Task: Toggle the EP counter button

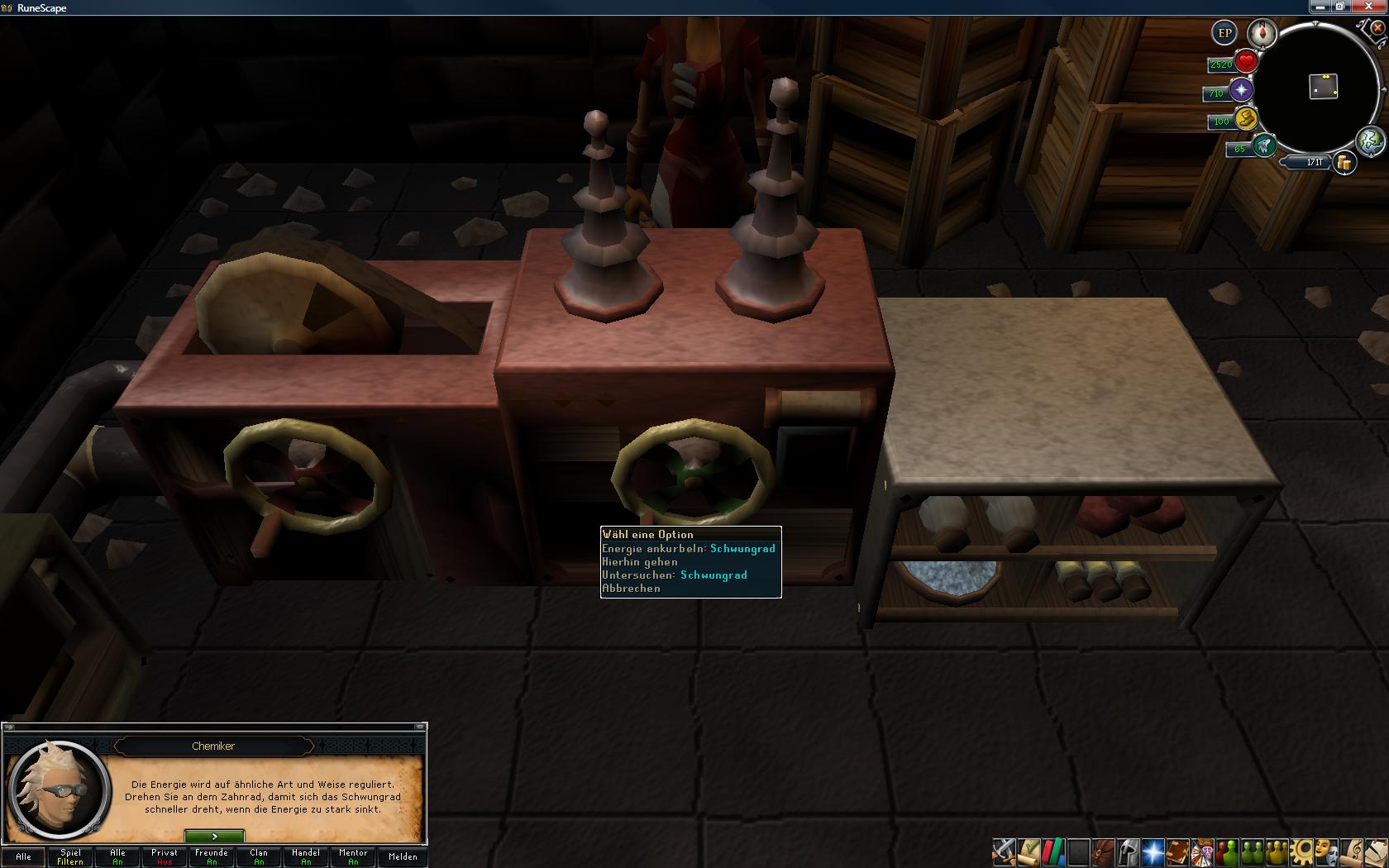Action: click(x=1224, y=33)
